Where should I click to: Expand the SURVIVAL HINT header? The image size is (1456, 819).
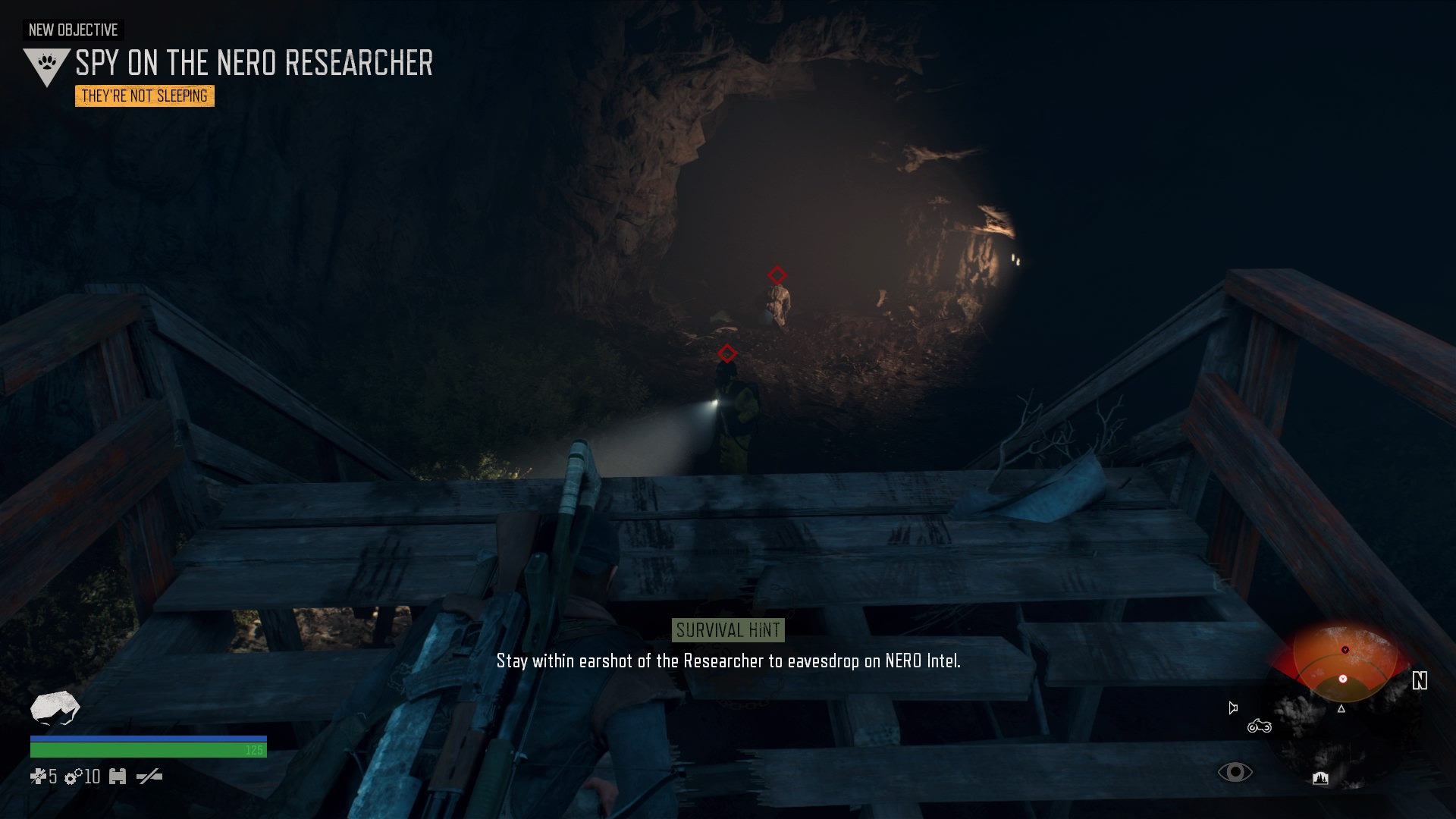pyautogui.click(x=728, y=629)
